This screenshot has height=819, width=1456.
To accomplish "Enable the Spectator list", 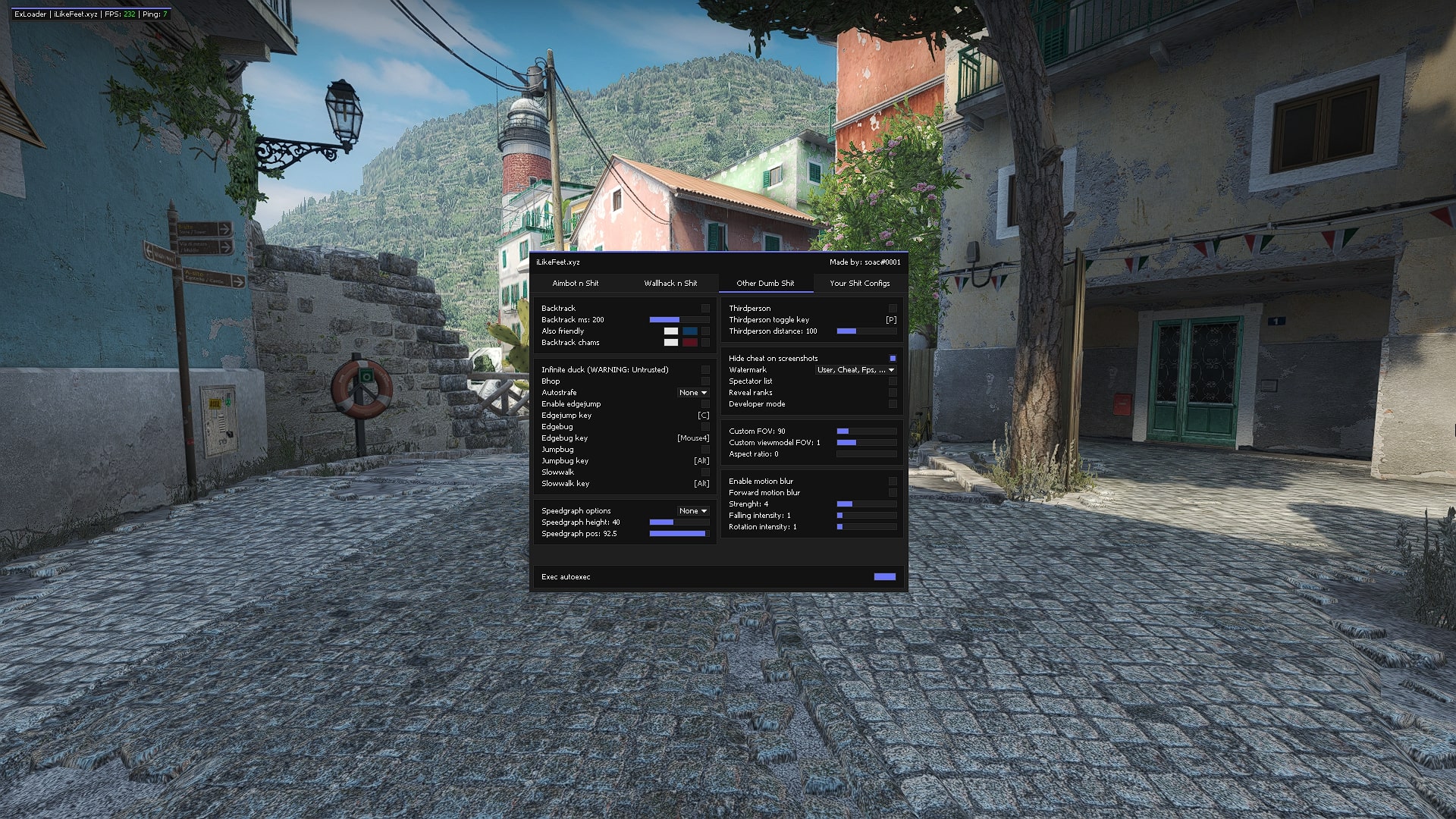I will (893, 381).
